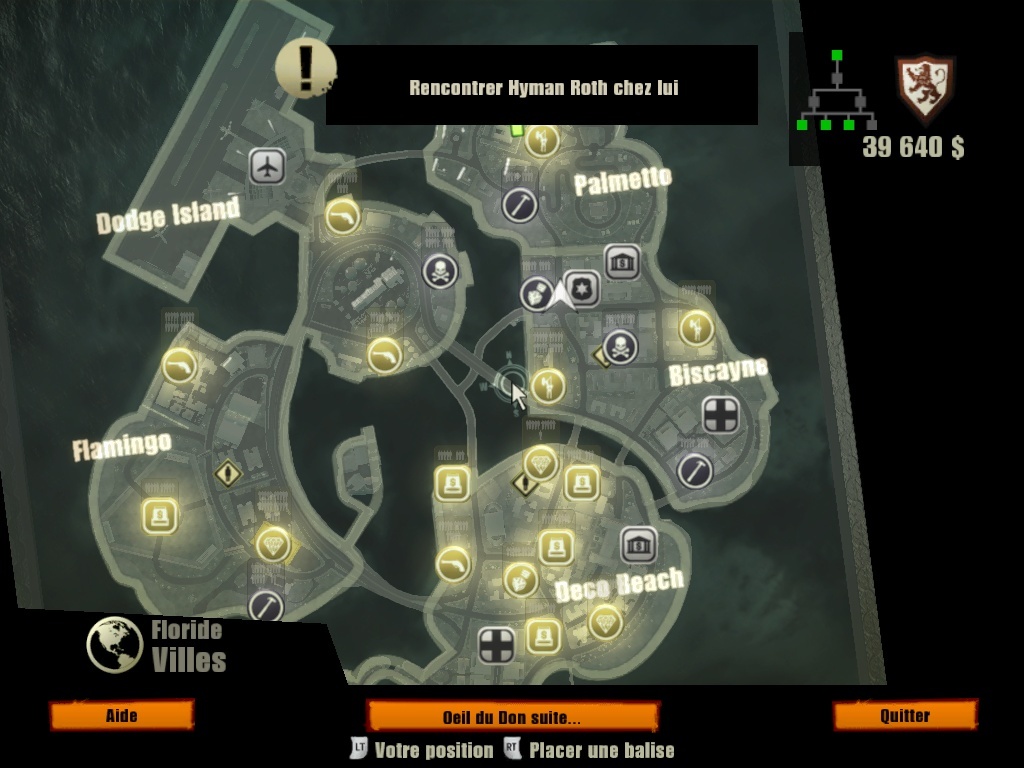Open the family tree icon
This screenshot has height=768, width=1024.
tap(836, 95)
